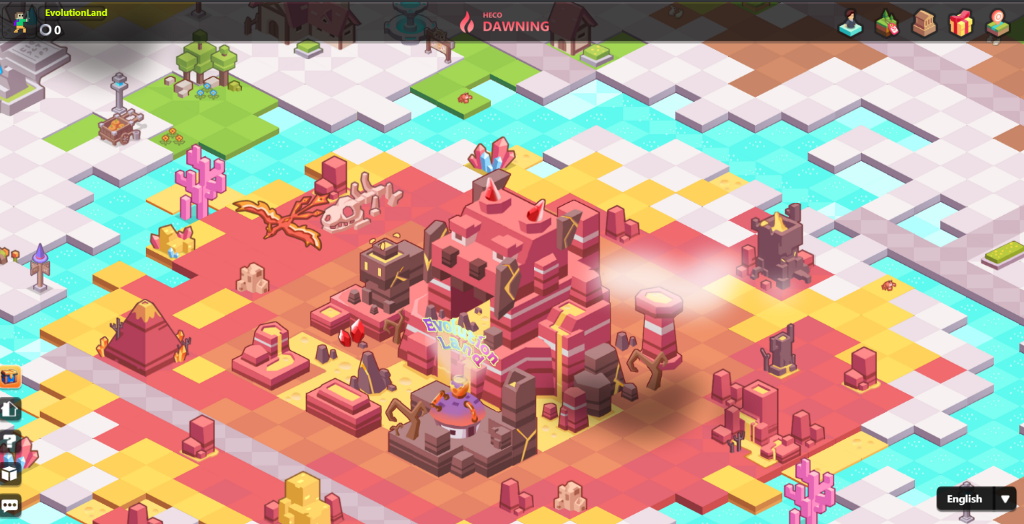Open the map location pin icon
Screen dimensions: 1024x524
pyautogui.click(x=996, y=22)
